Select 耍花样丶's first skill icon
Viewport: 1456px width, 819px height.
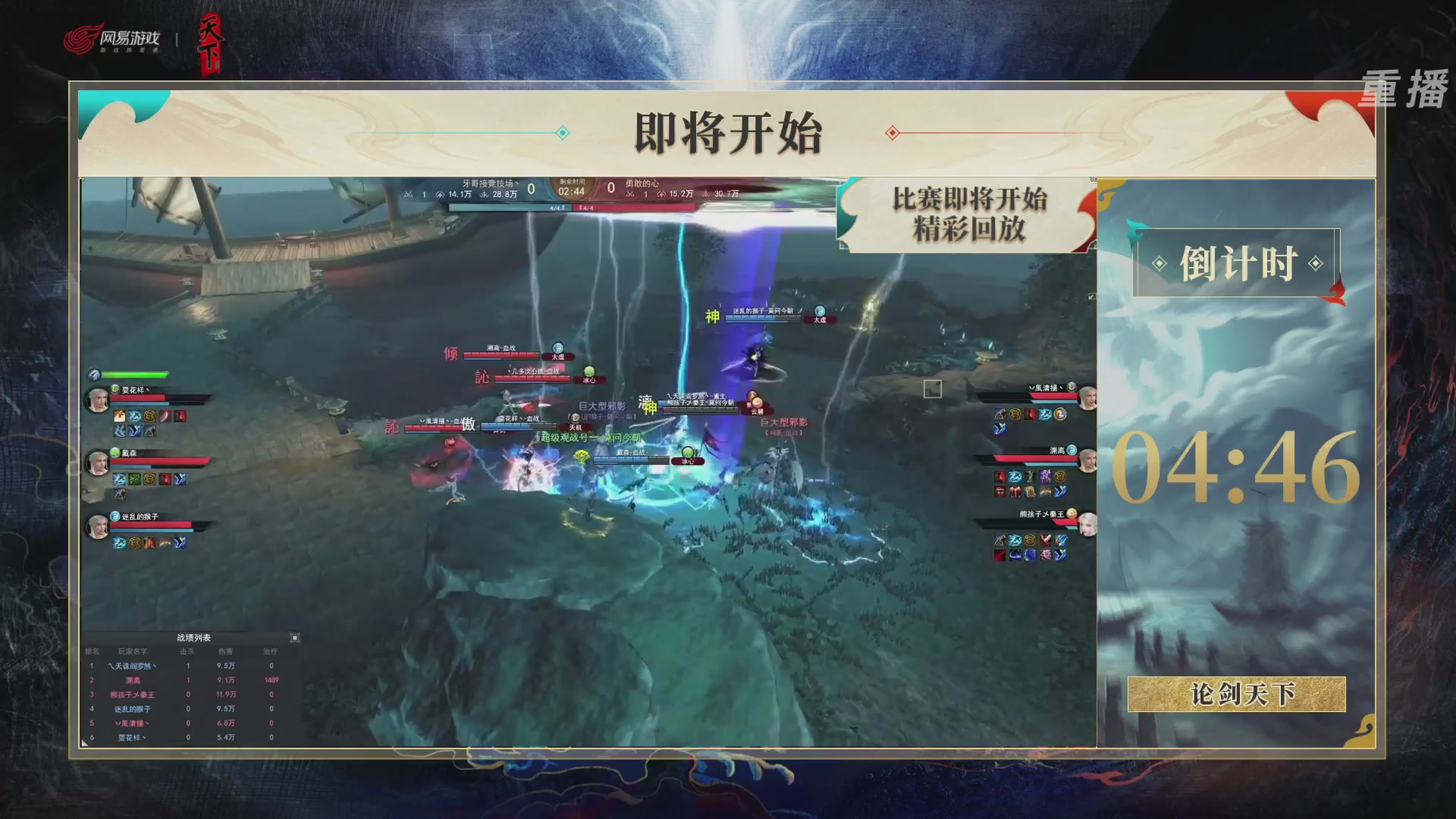(119, 416)
